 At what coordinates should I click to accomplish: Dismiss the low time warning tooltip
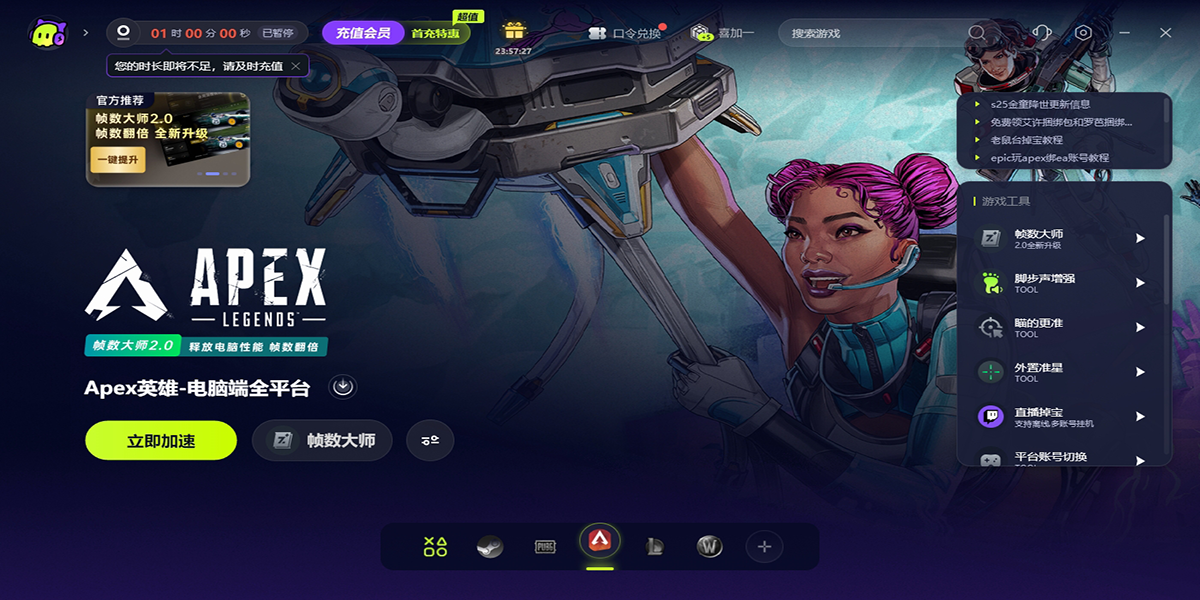click(x=296, y=66)
